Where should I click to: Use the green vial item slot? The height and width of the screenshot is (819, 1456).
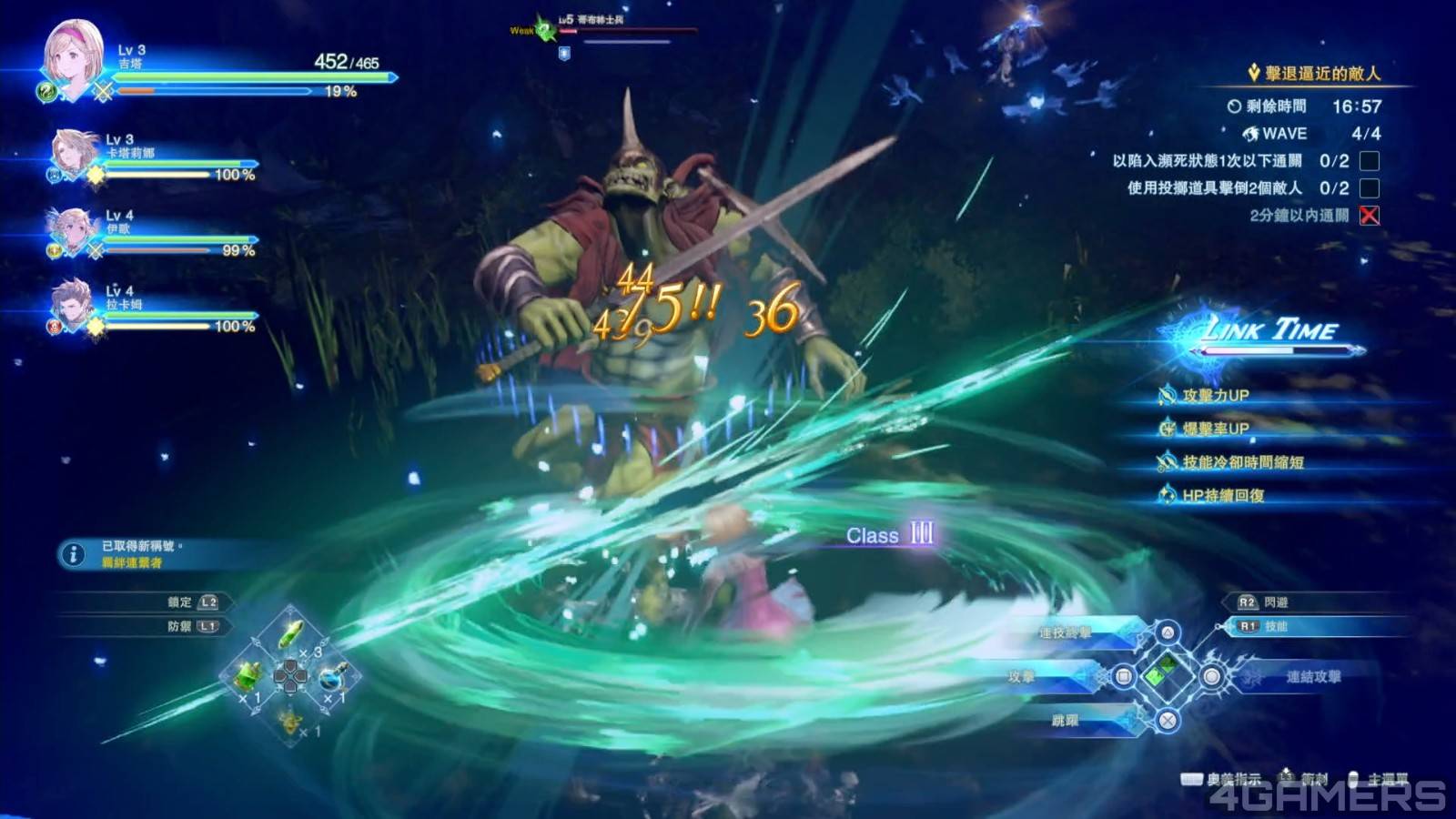[290, 631]
